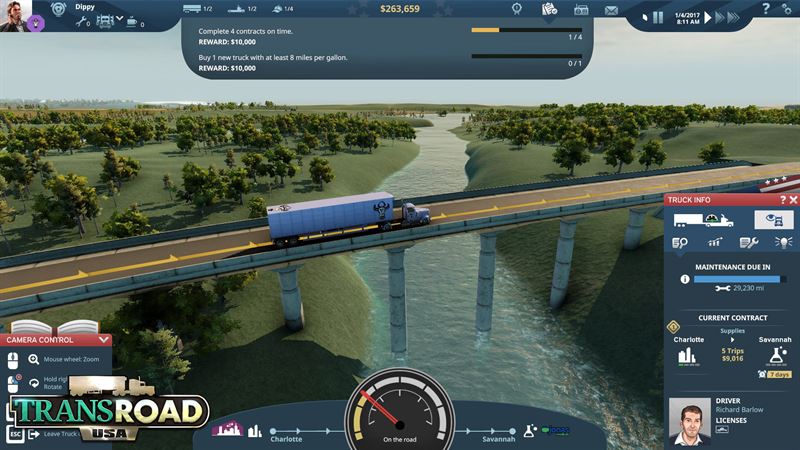Open the wrench tools menu
800x450 pixels.
[x=82, y=20]
